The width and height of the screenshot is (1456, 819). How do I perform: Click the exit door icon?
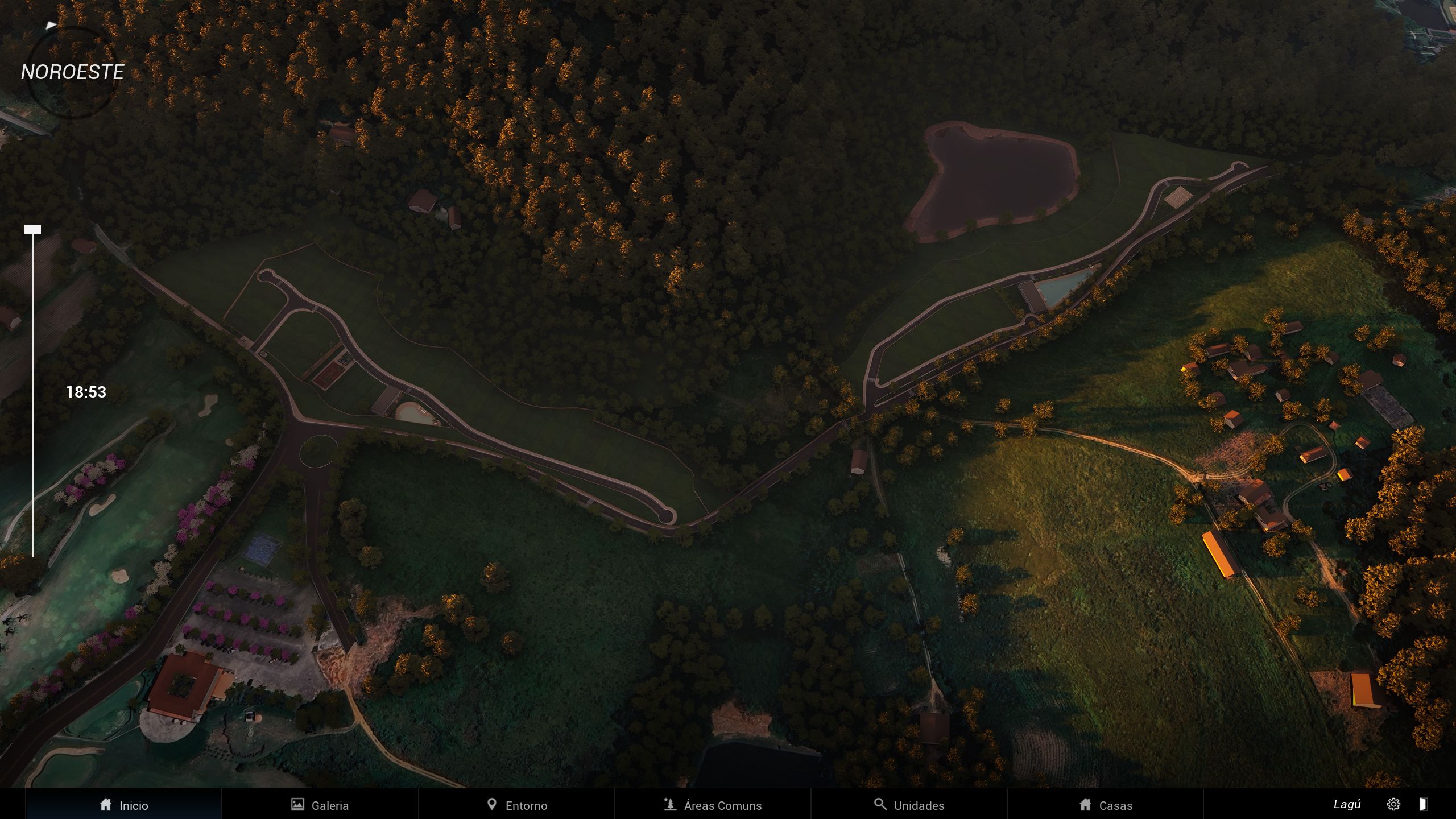[x=1422, y=804]
